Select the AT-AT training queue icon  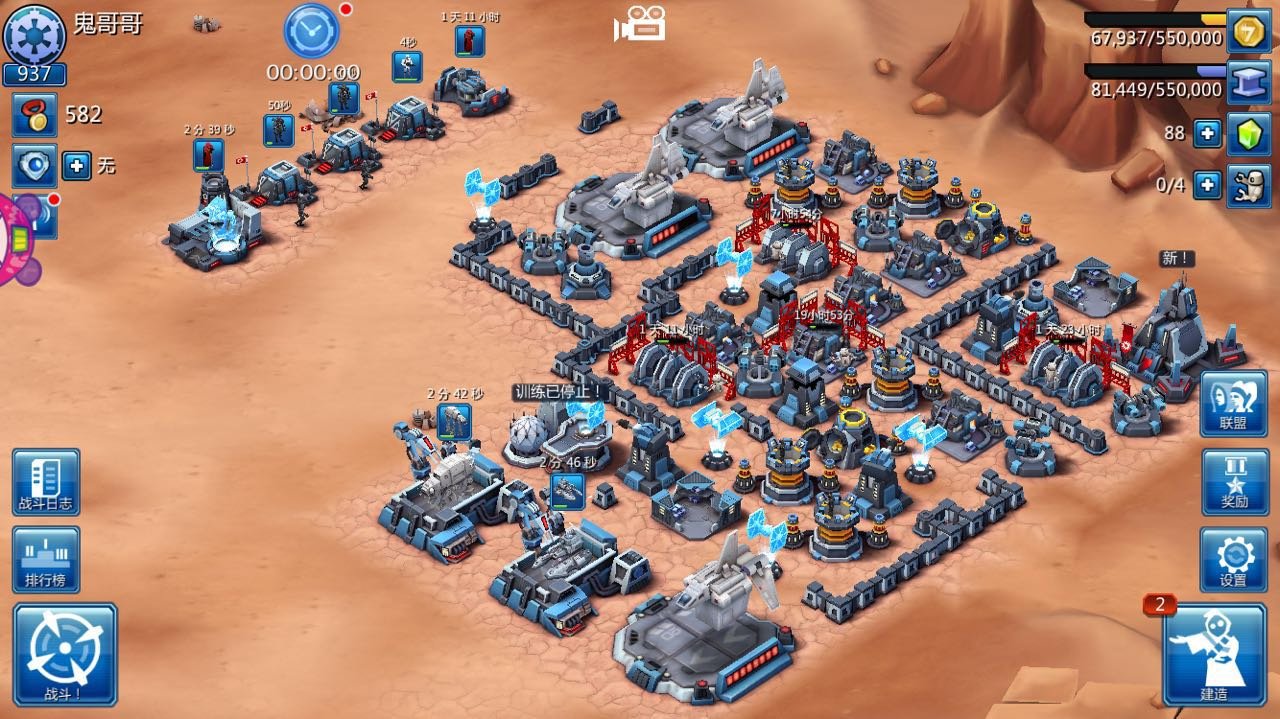click(x=453, y=421)
